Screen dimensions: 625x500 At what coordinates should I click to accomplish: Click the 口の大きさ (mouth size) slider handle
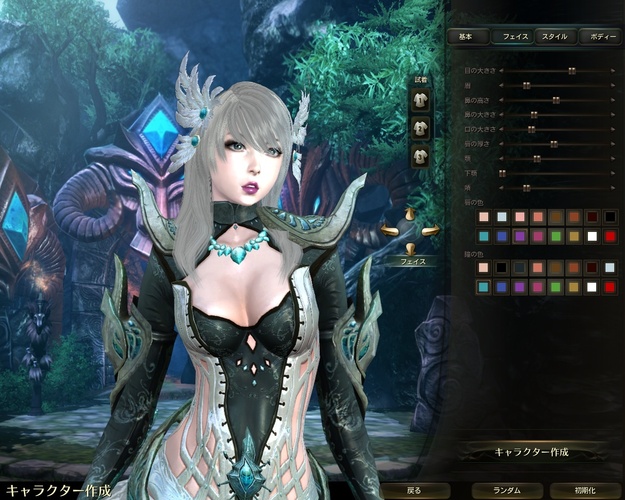click(x=533, y=129)
